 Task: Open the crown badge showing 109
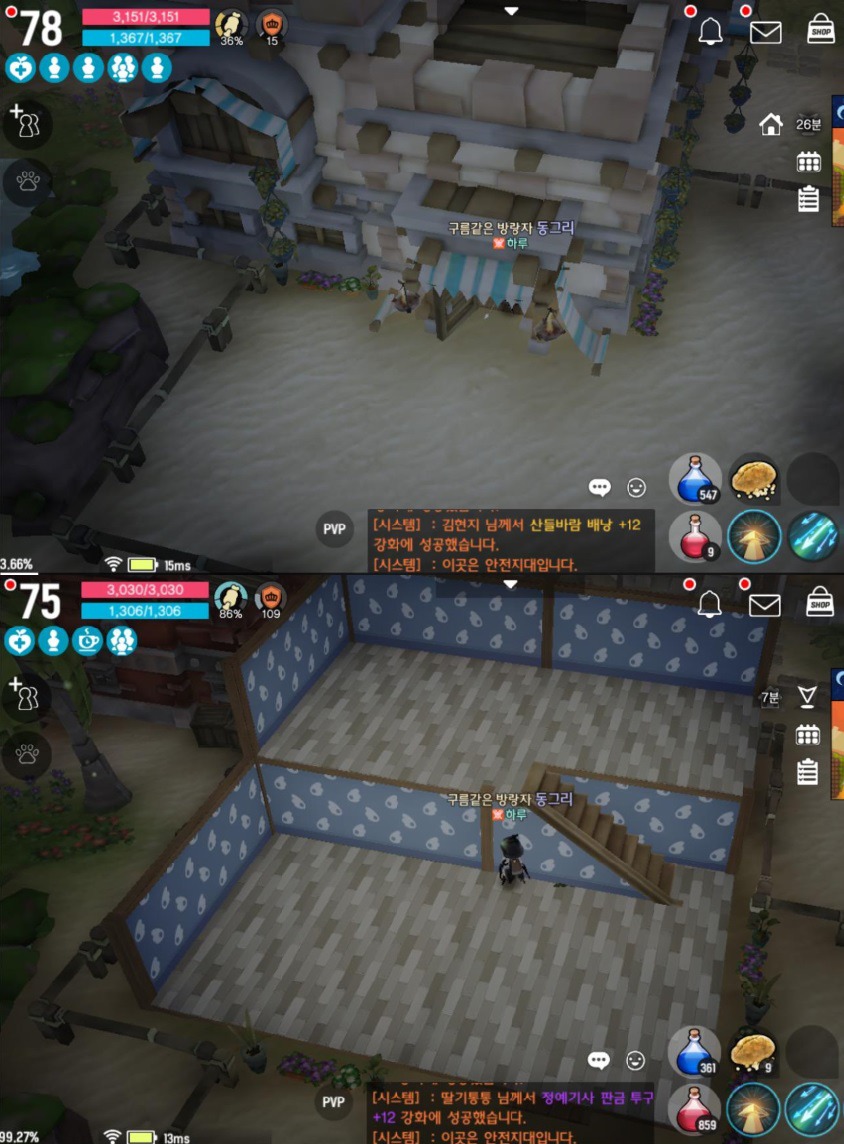pyautogui.click(x=270, y=597)
